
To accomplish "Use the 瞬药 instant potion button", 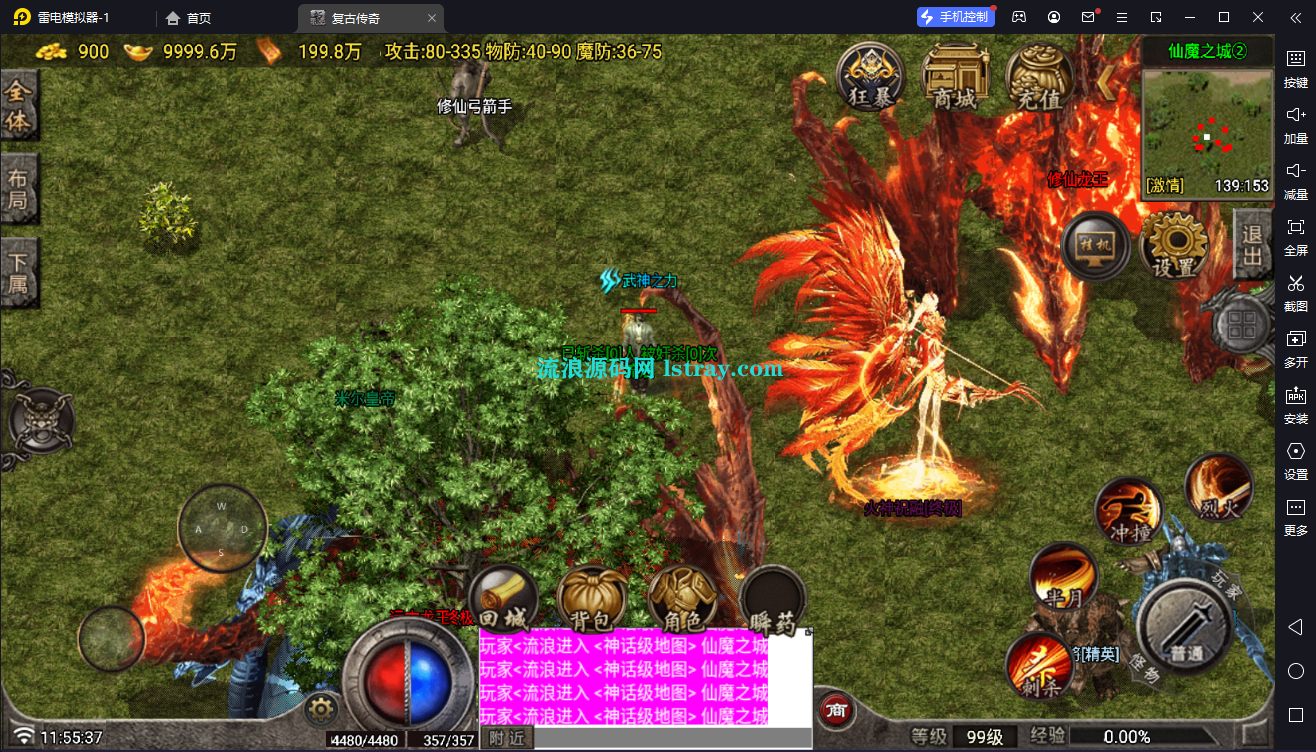I will coord(773,603).
